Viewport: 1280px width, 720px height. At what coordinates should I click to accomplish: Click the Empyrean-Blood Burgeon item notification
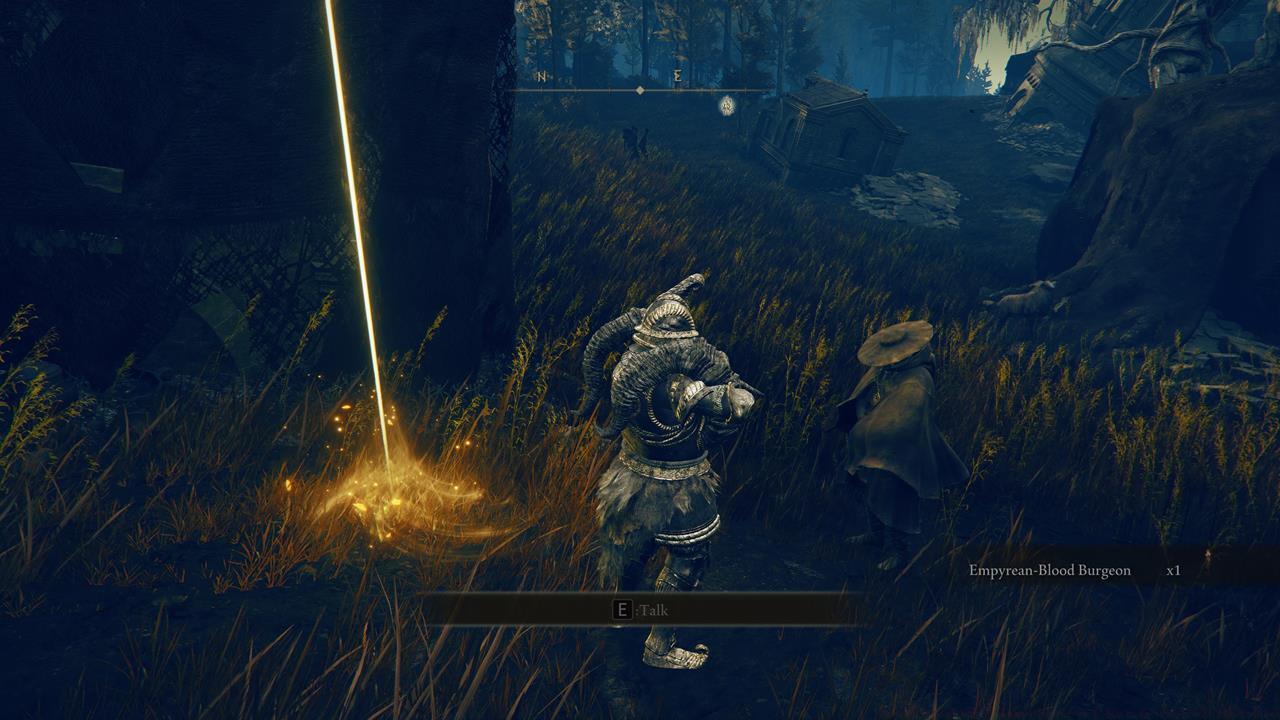click(1049, 568)
